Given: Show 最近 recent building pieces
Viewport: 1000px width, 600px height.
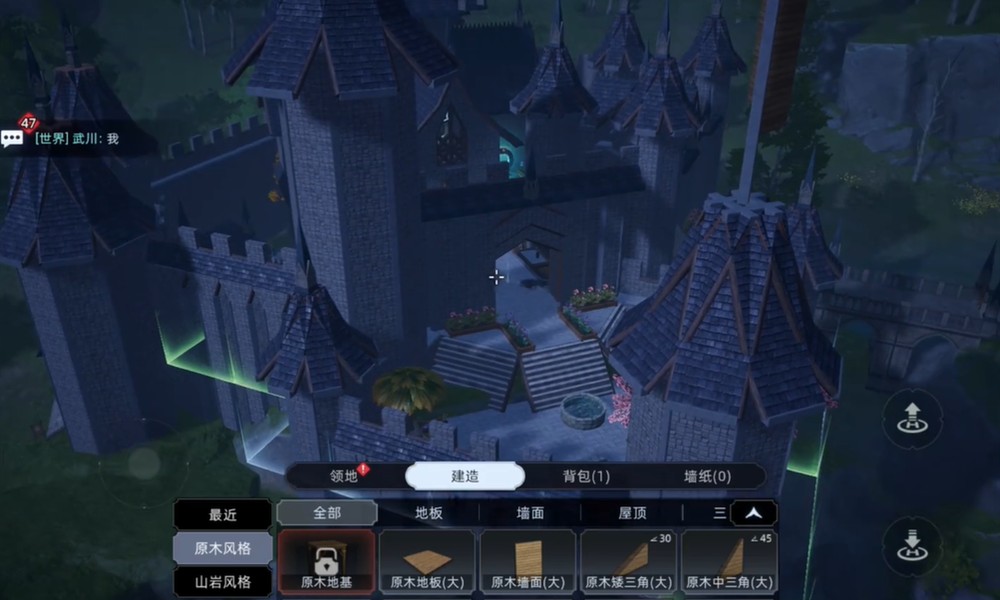Looking at the screenshot, I should pyautogui.click(x=222, y=514).
